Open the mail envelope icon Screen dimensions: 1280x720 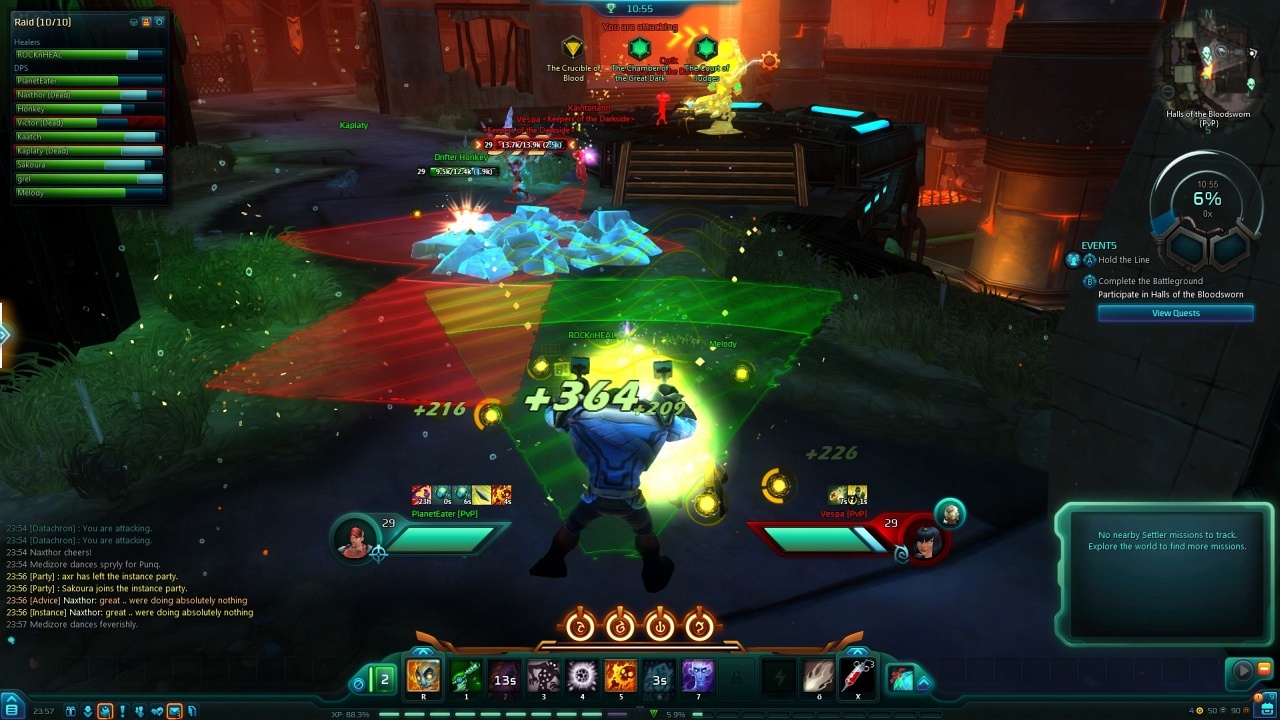point(174,711)
